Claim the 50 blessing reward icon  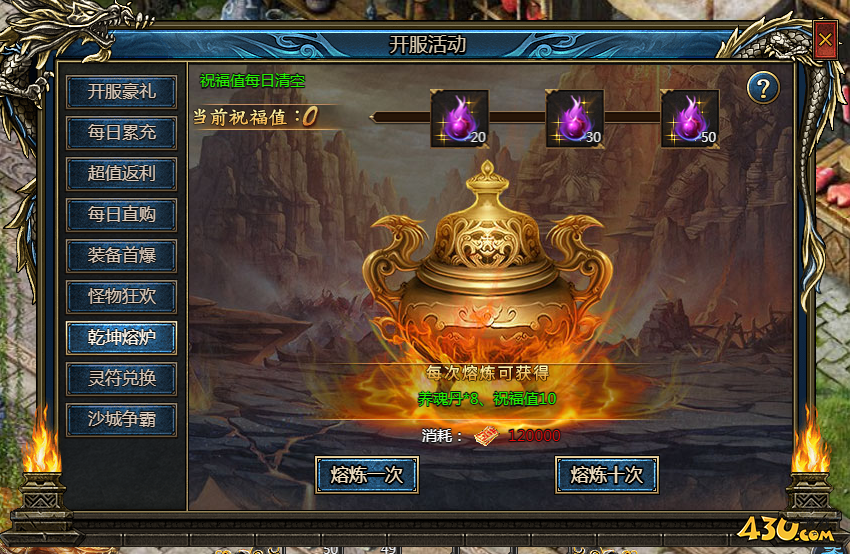point(689,118)
